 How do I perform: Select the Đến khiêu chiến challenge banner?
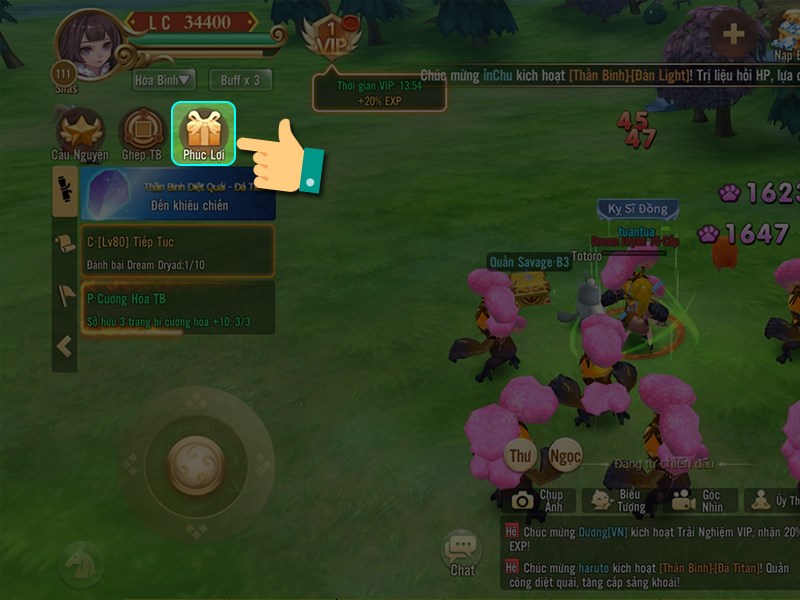coord(178,193)
